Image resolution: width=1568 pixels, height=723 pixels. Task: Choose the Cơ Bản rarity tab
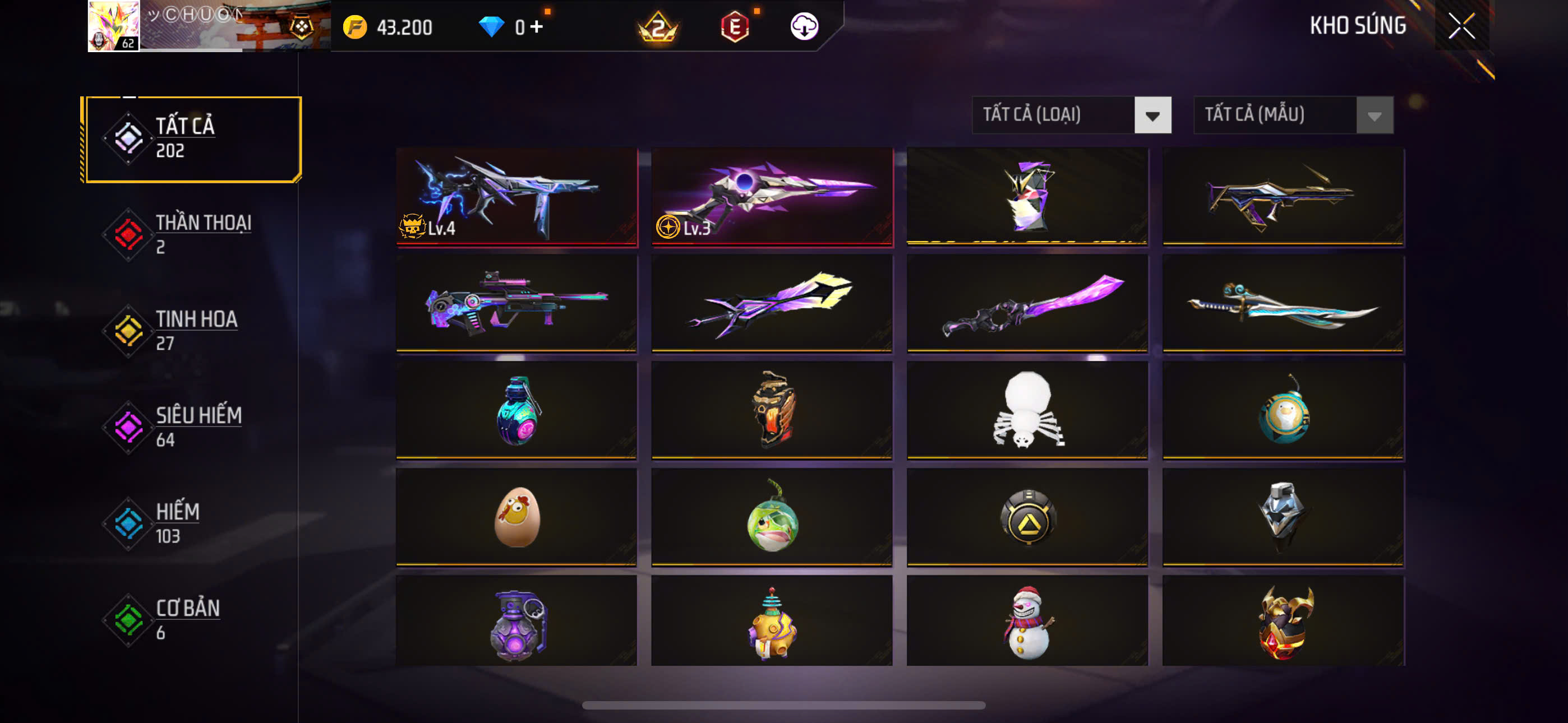(192, 619)
